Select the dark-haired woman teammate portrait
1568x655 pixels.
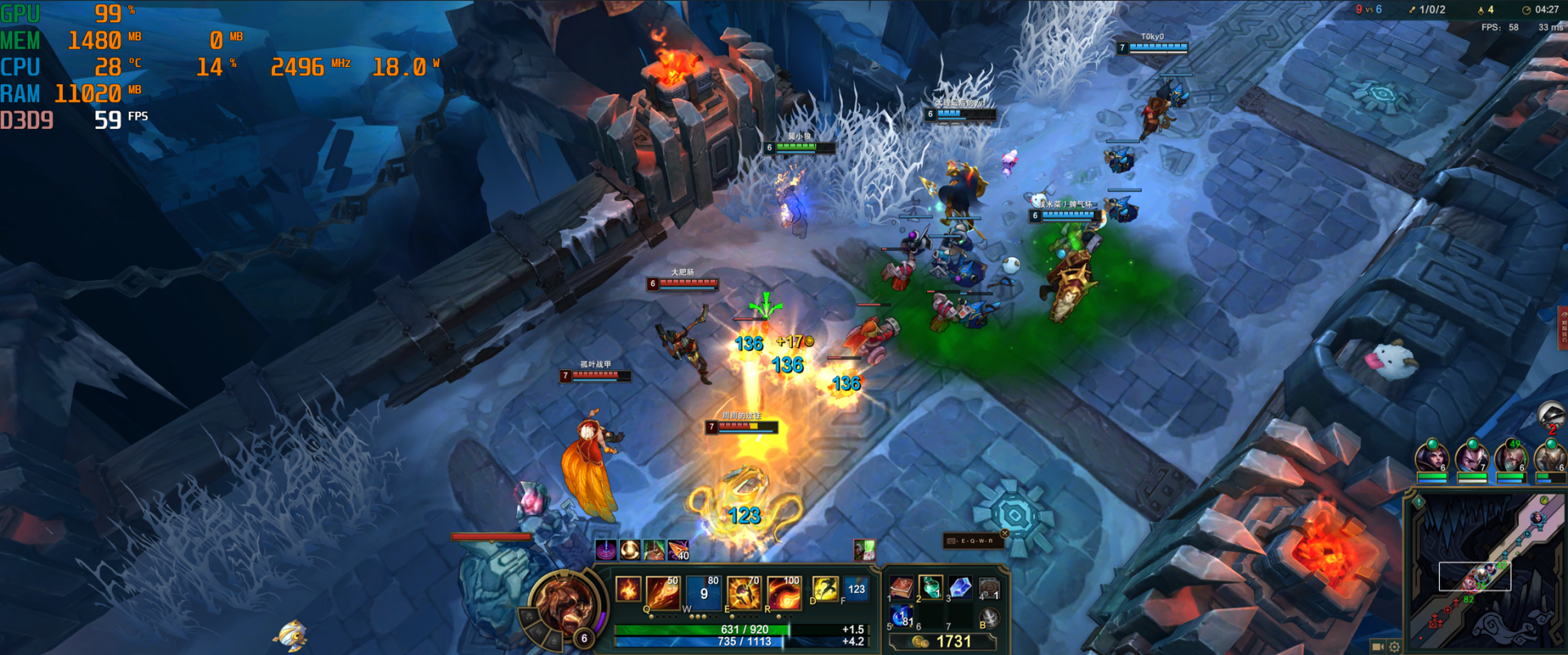(x=1432, y=456)
